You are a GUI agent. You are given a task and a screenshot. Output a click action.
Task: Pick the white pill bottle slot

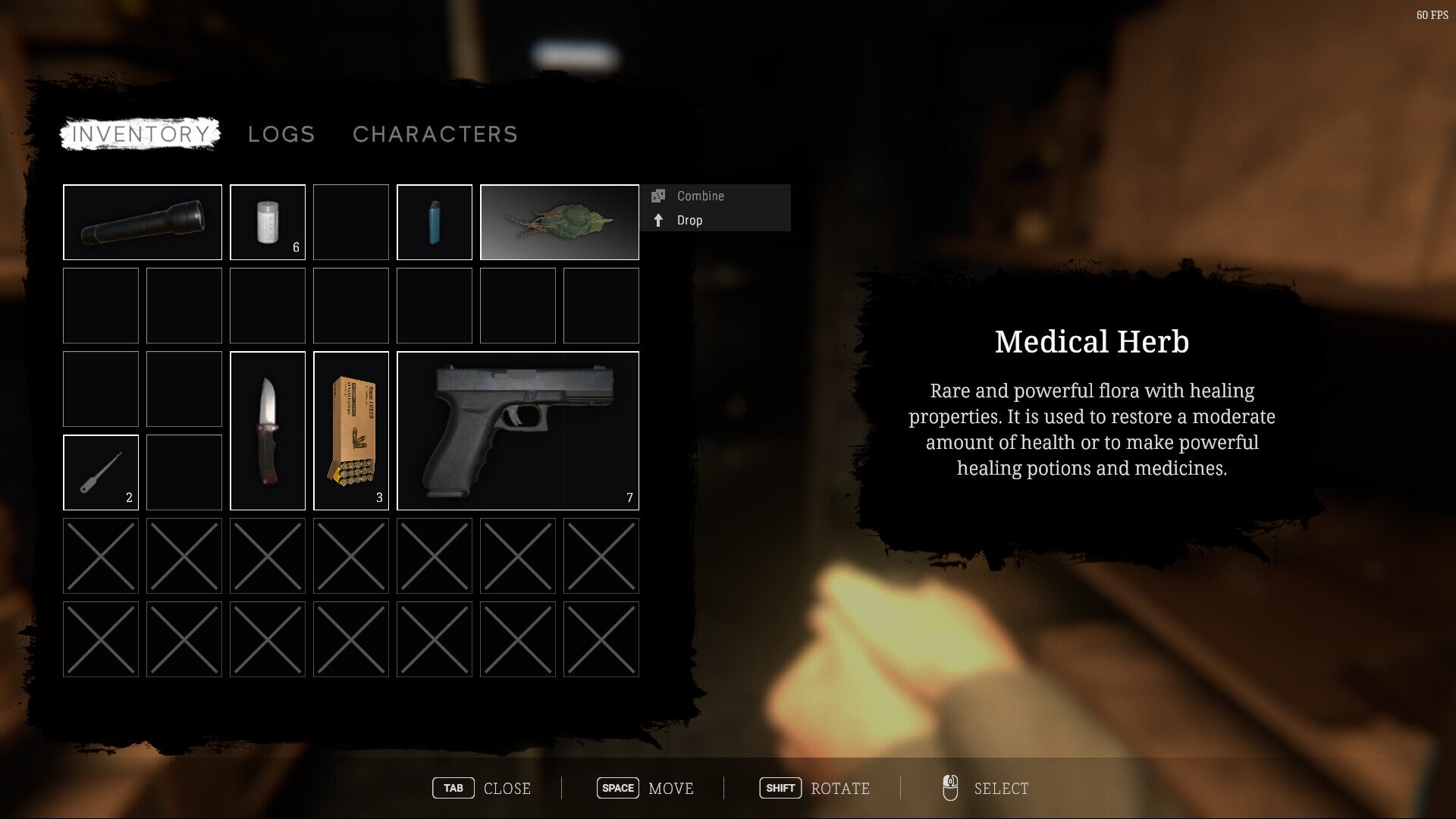[x=268, y=222]
